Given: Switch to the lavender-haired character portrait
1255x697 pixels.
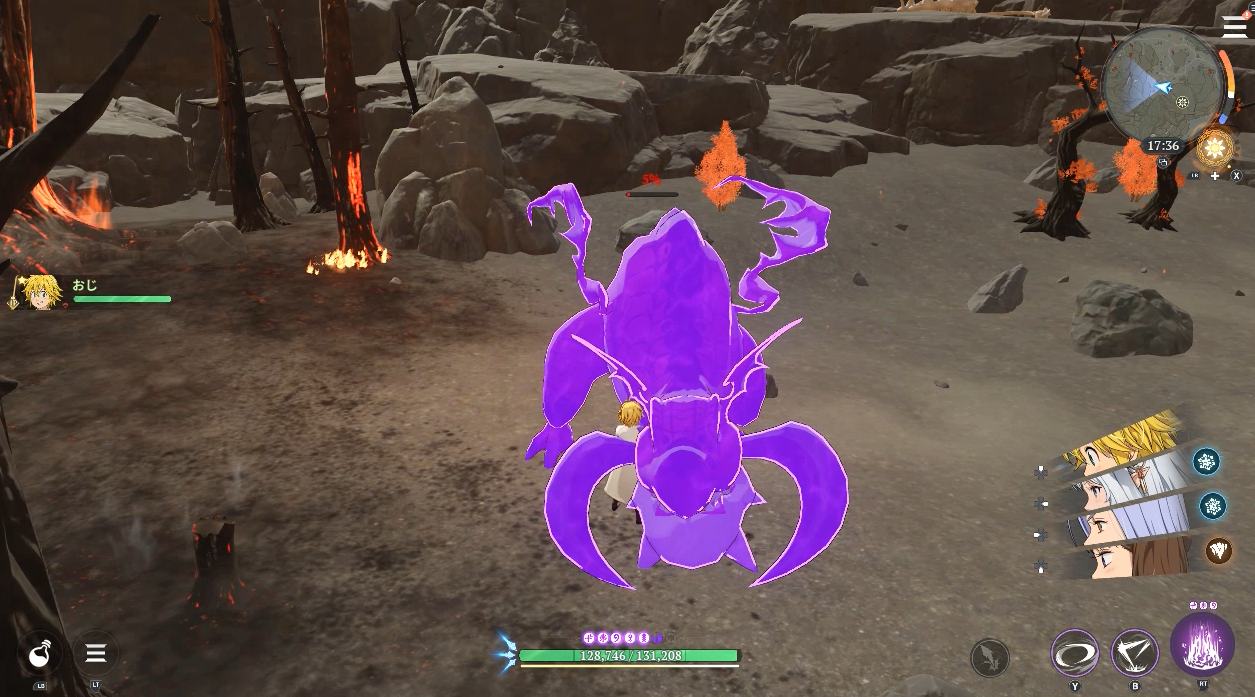Looking at the screenshot, I should click(x=1130, y=521).
